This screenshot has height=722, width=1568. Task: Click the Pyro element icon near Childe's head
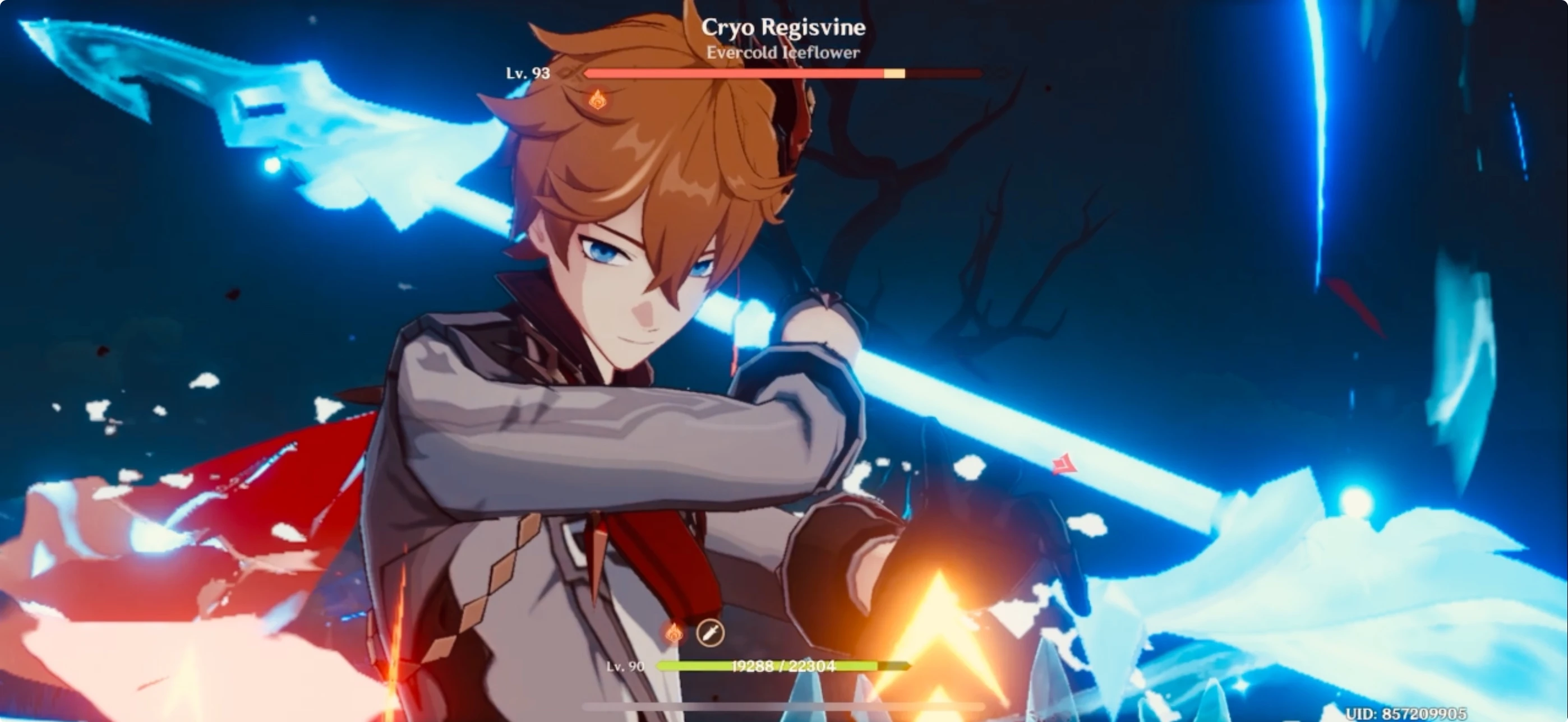pyautogui.click(x=597, y=99)
